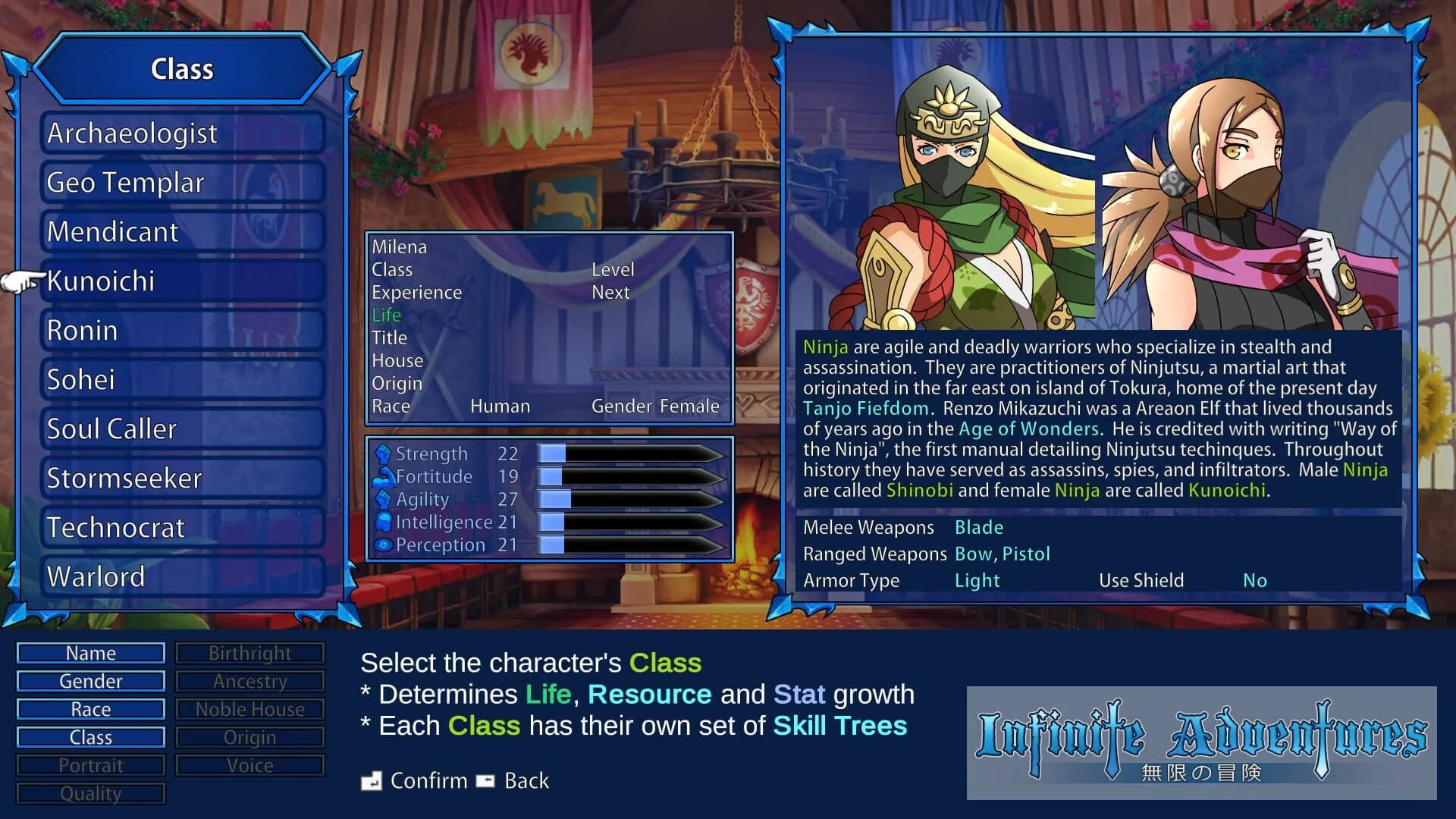
Task: Click the Quality button
Action: [90, 793]
